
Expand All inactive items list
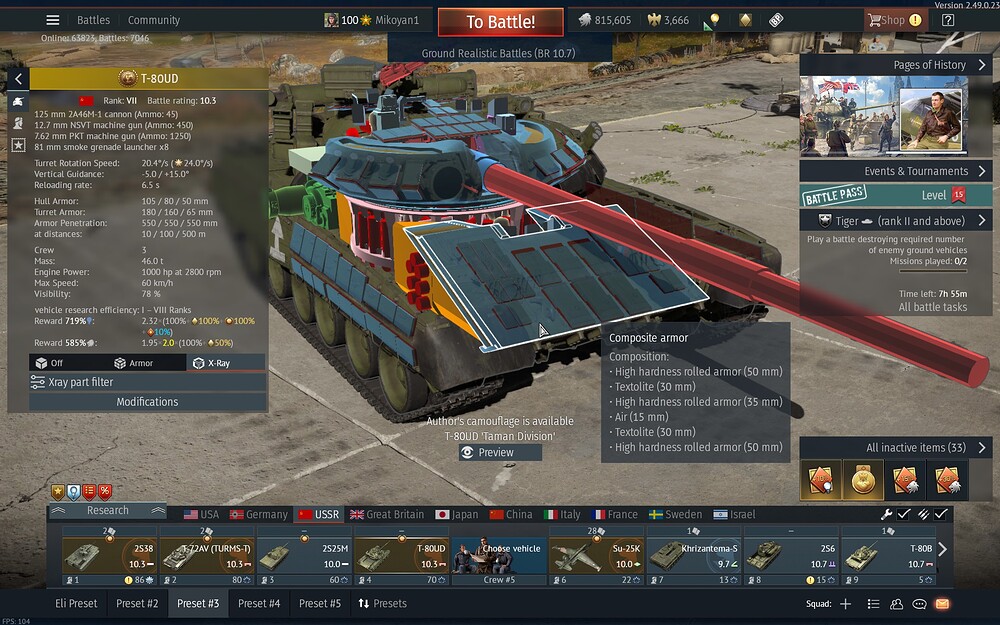[895, 447]
